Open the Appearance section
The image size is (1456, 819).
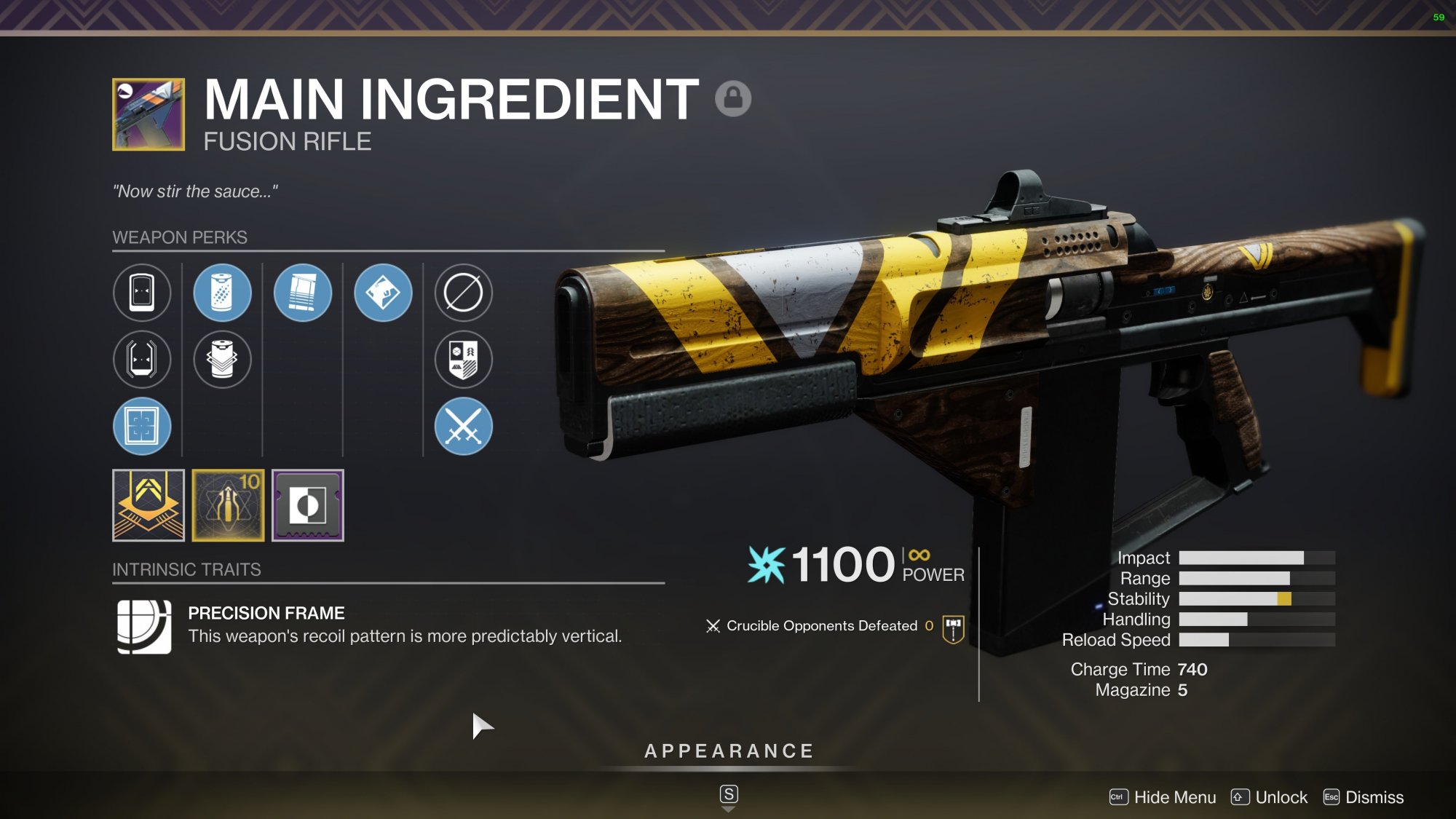[729, 751]
